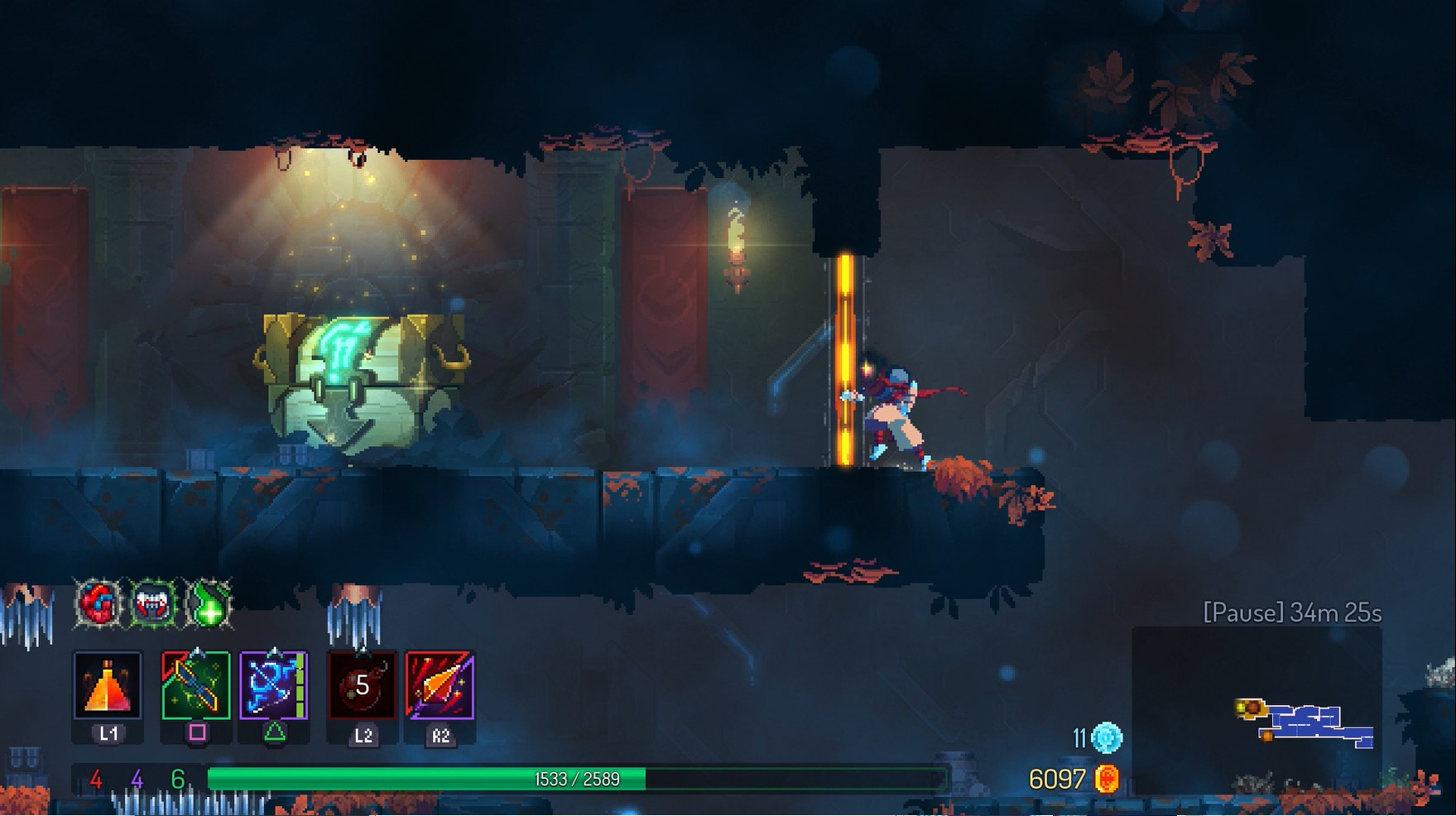The width and height of the screenshot is (1456, 816).
Task: Activate the bomb skill on cooldown
Action: [362, 685]
